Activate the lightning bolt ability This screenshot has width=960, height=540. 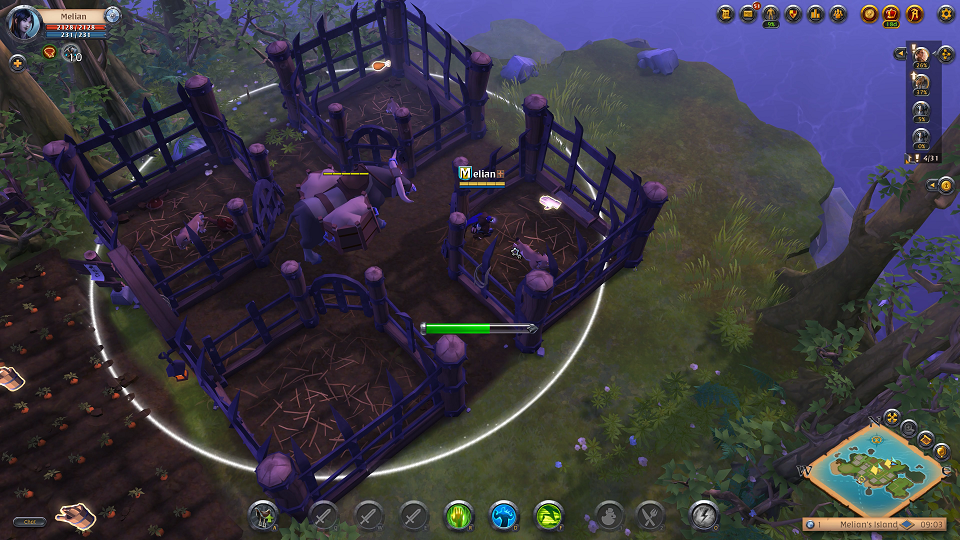coord(704,515)
